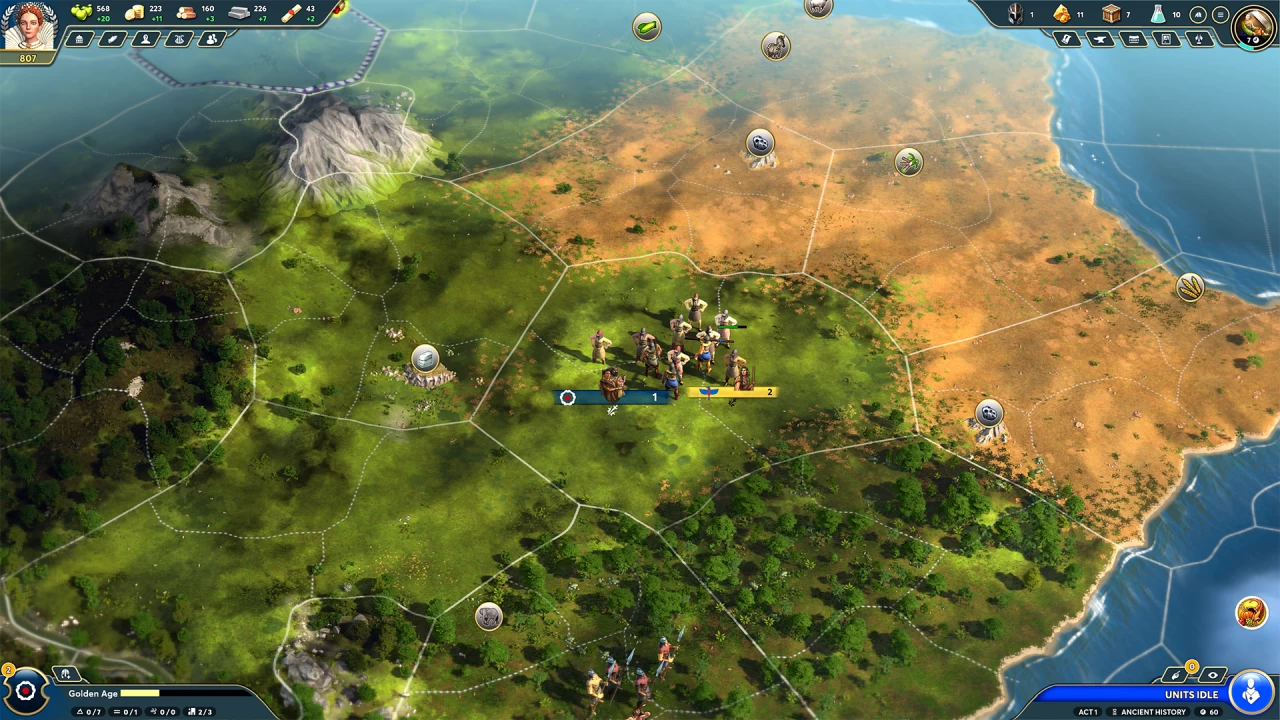
Task: Click the green gem resource marker in the ocean
Action: 646,27
